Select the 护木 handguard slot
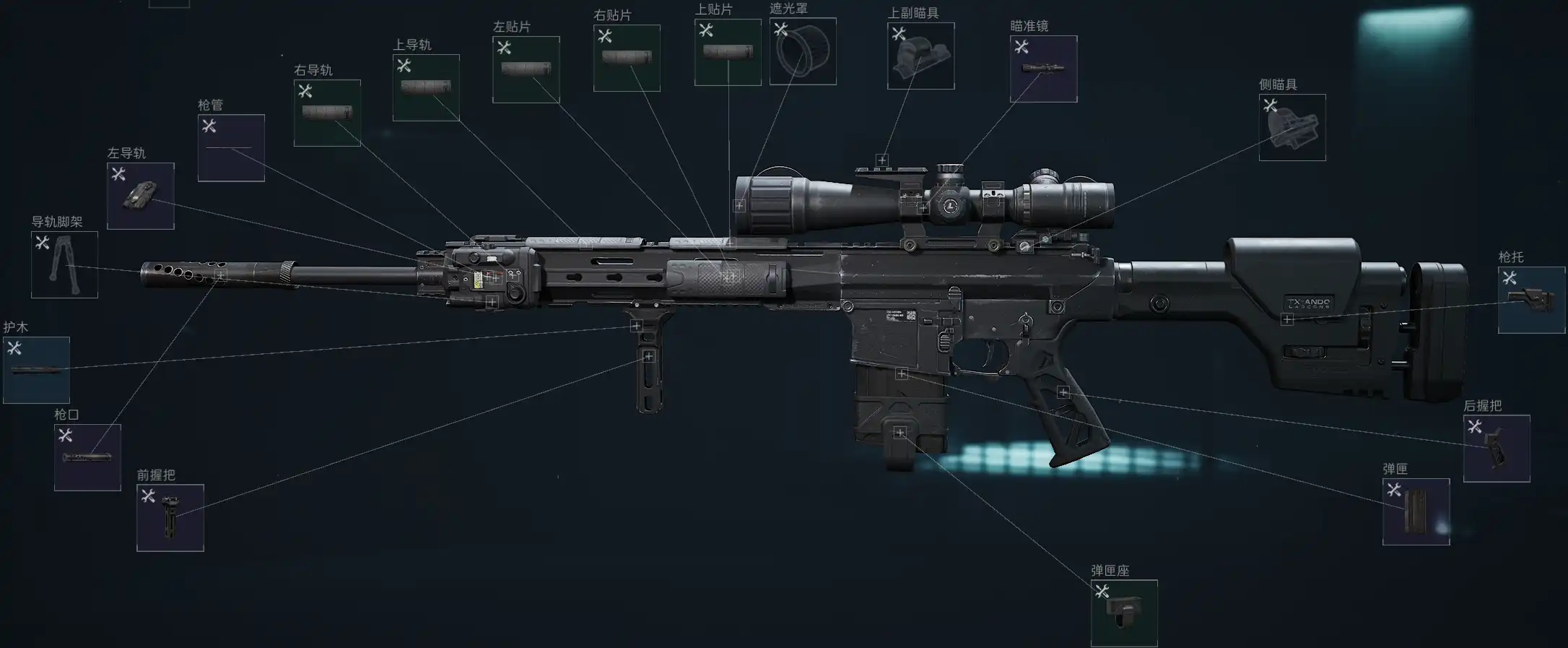The height and width of the screenshot is (648, 1568). 36,370
